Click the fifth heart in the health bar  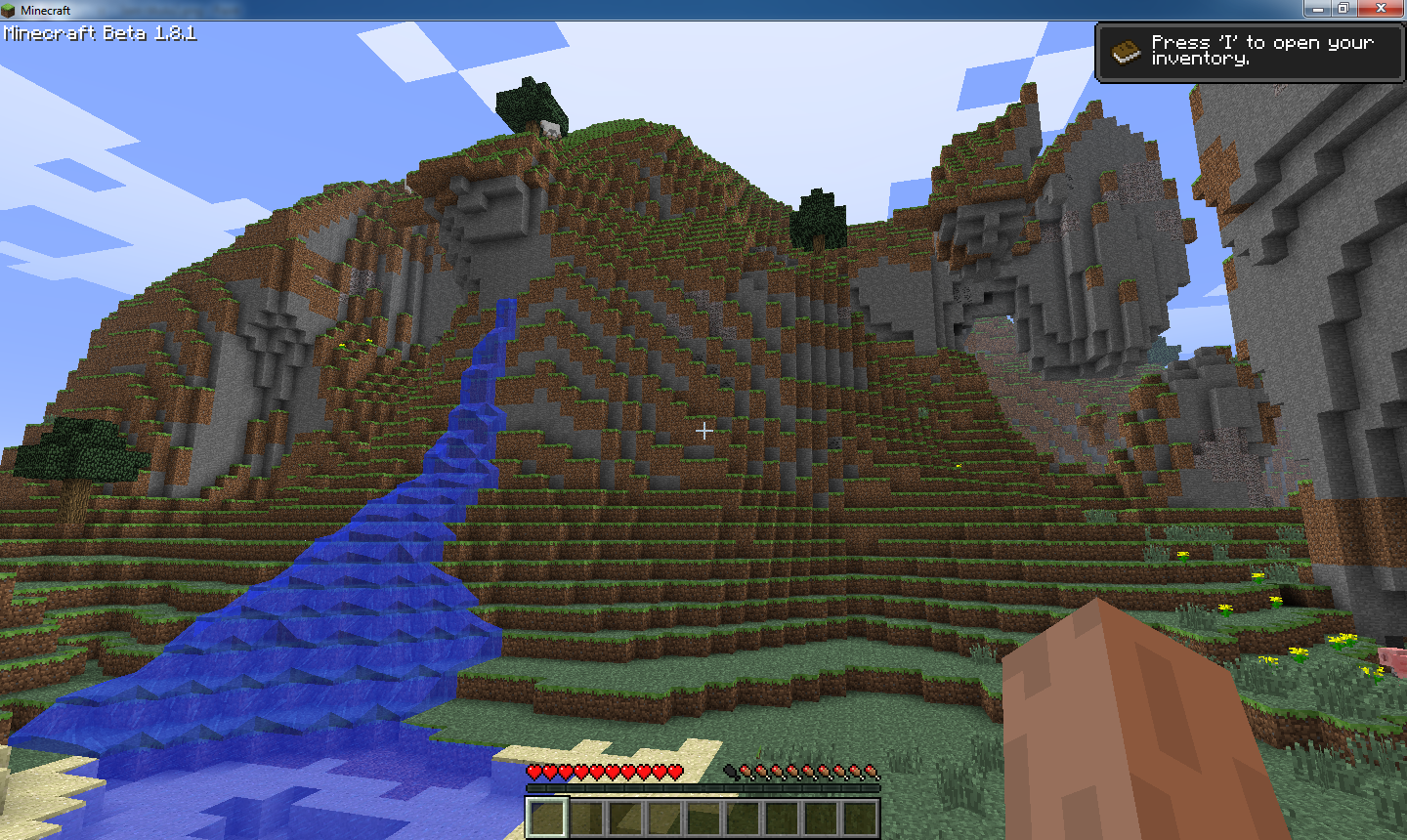coord(596,772)
